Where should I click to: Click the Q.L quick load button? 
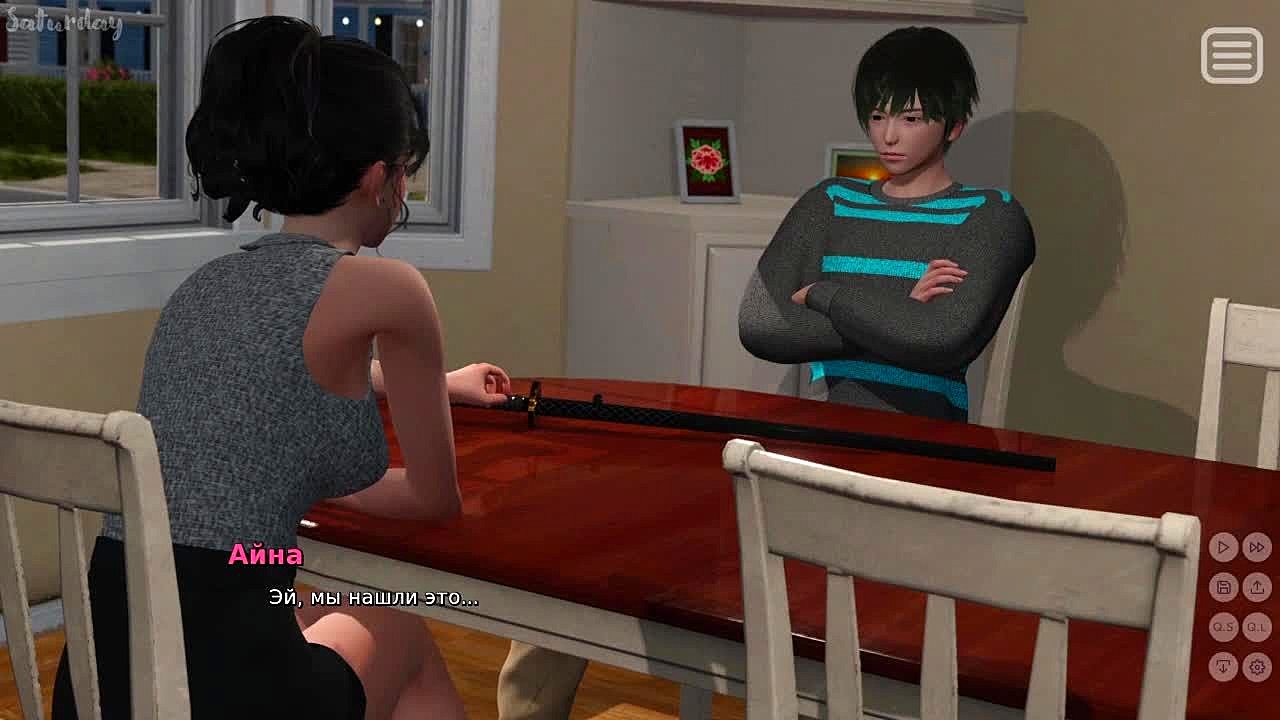pos(1257,627)
